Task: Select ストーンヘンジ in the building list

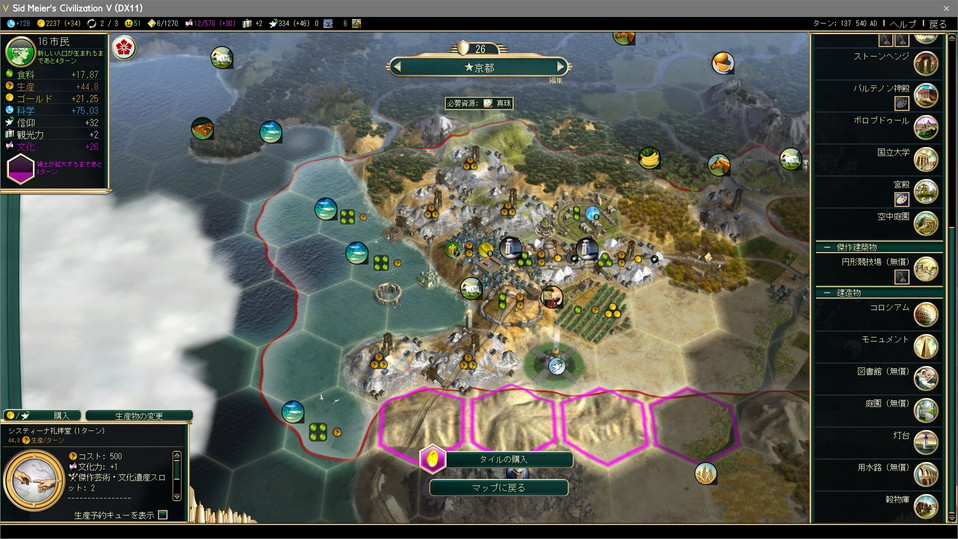Action: [881, 58]
